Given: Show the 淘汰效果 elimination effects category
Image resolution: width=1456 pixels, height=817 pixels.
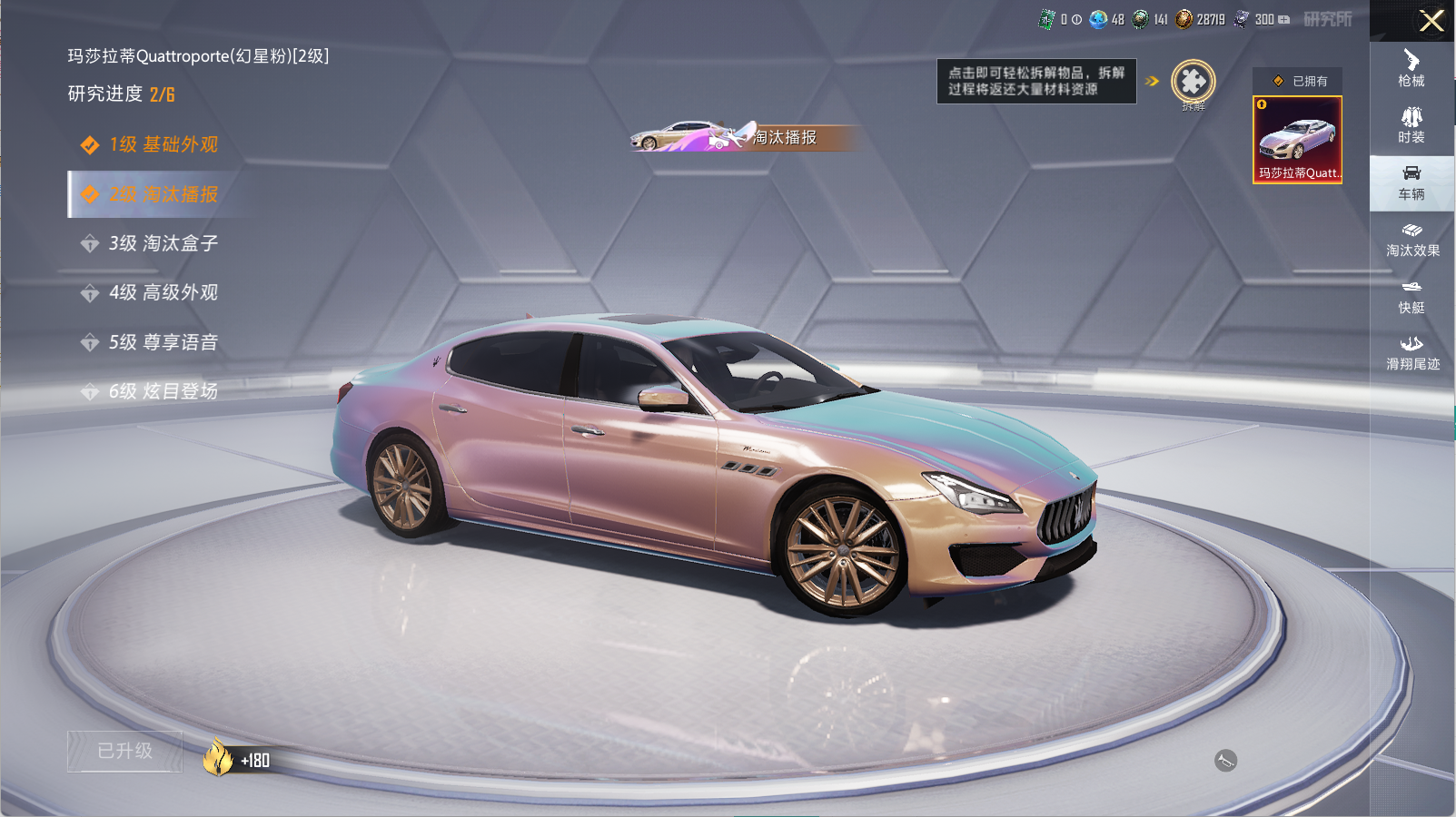Looking at the screenshot, I should (1411, 240).
